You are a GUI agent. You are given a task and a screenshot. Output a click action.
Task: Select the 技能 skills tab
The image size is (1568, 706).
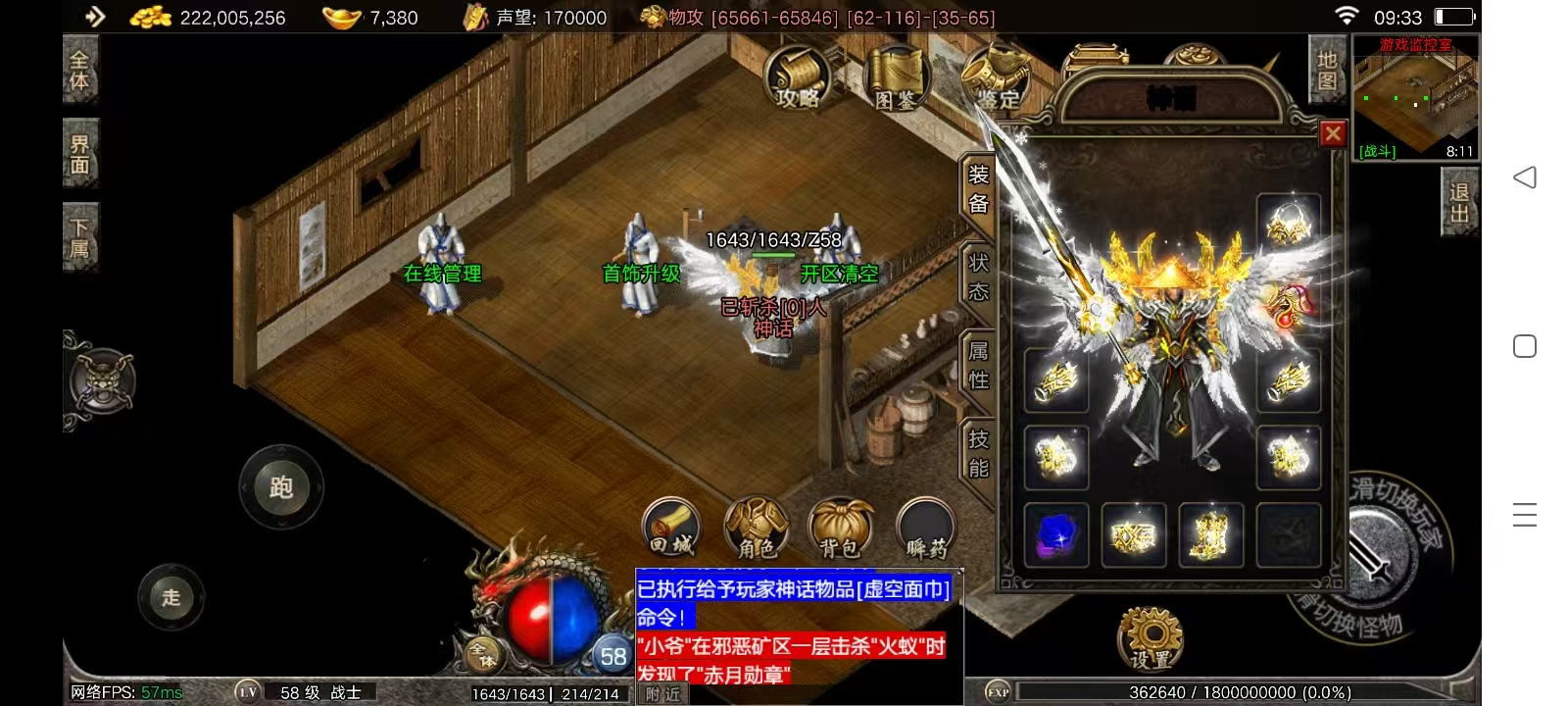[978, 454]
